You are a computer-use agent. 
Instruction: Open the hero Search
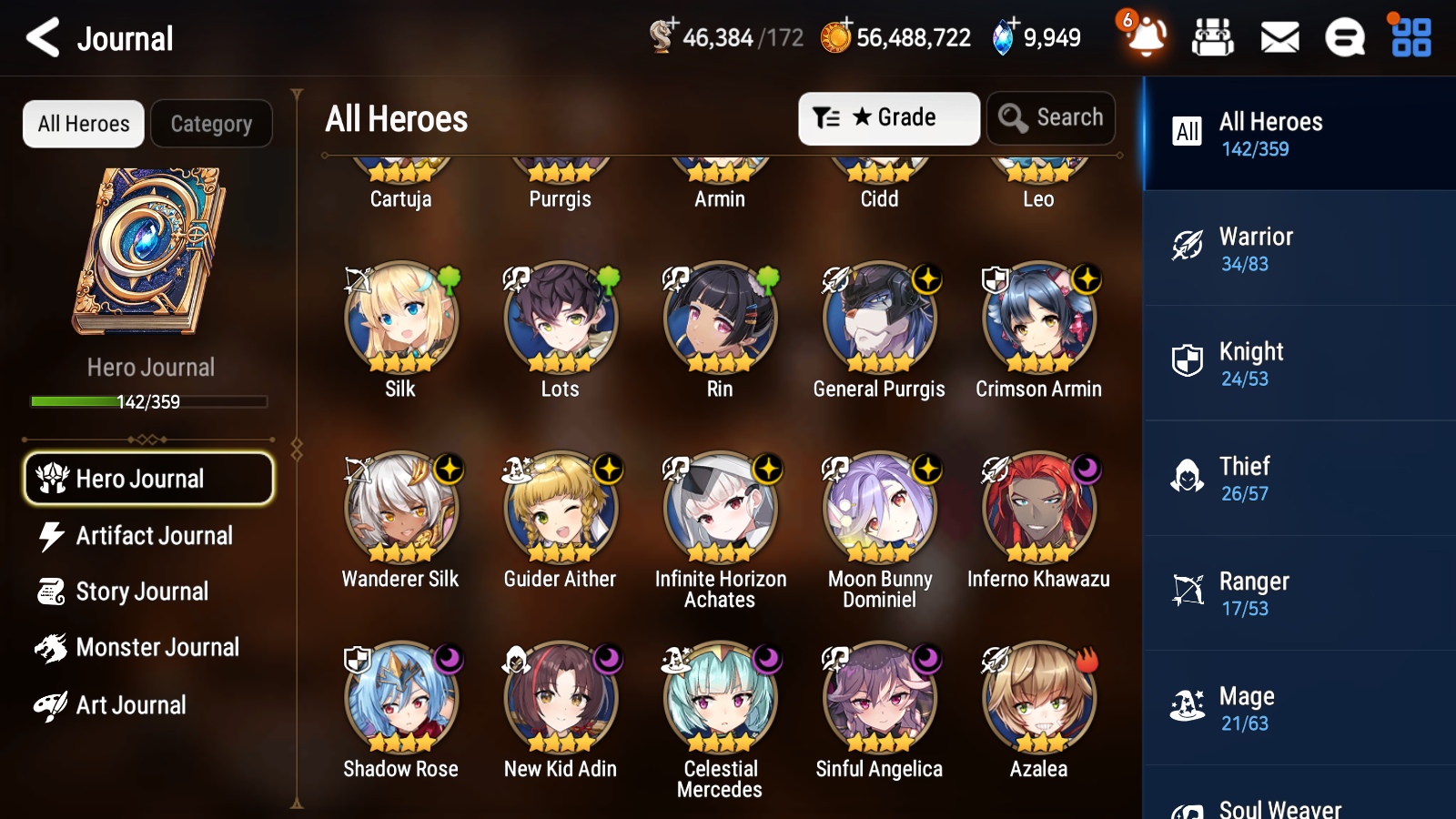tap(1051, 117)
